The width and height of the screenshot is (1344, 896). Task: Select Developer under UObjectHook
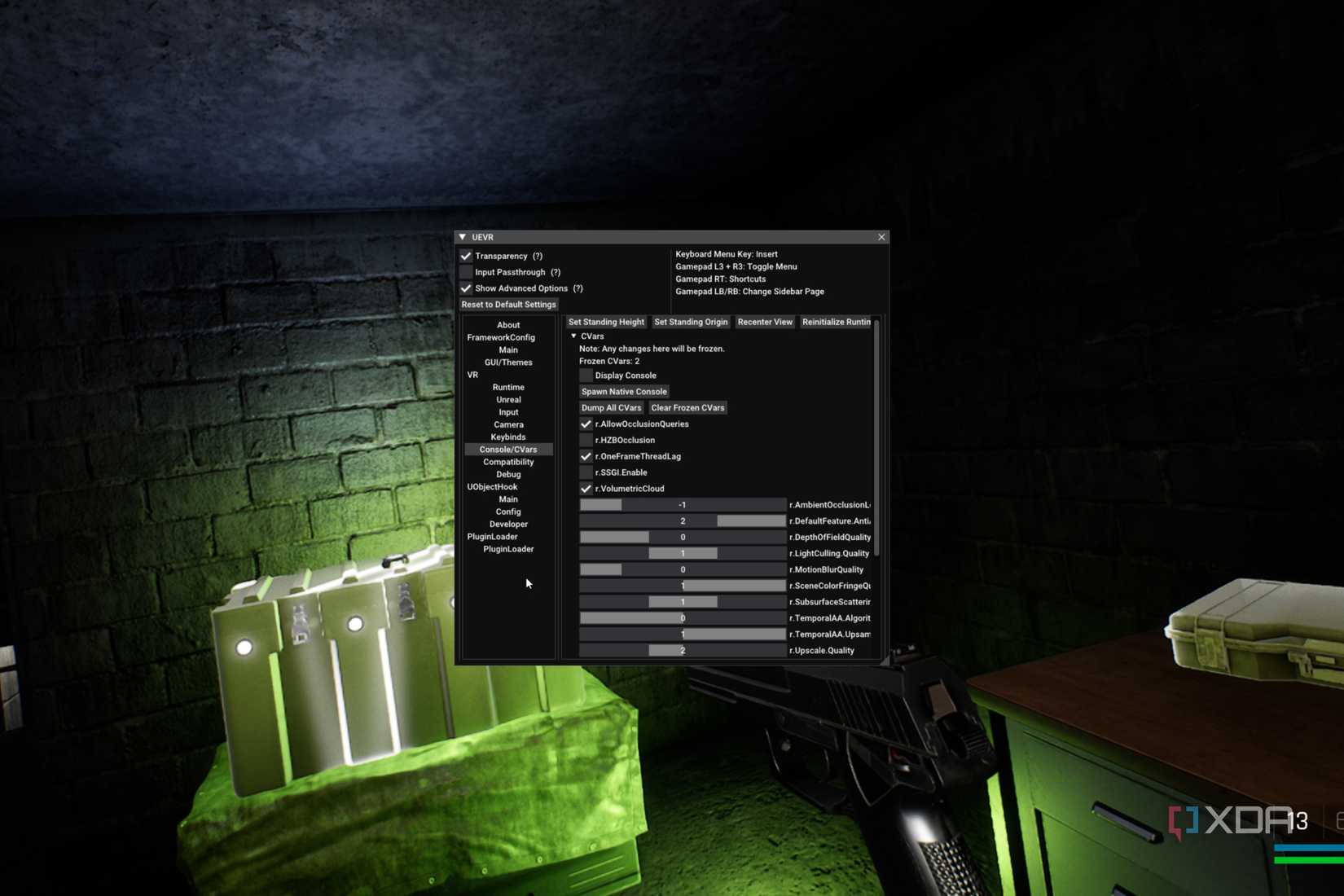coord(508,524)
